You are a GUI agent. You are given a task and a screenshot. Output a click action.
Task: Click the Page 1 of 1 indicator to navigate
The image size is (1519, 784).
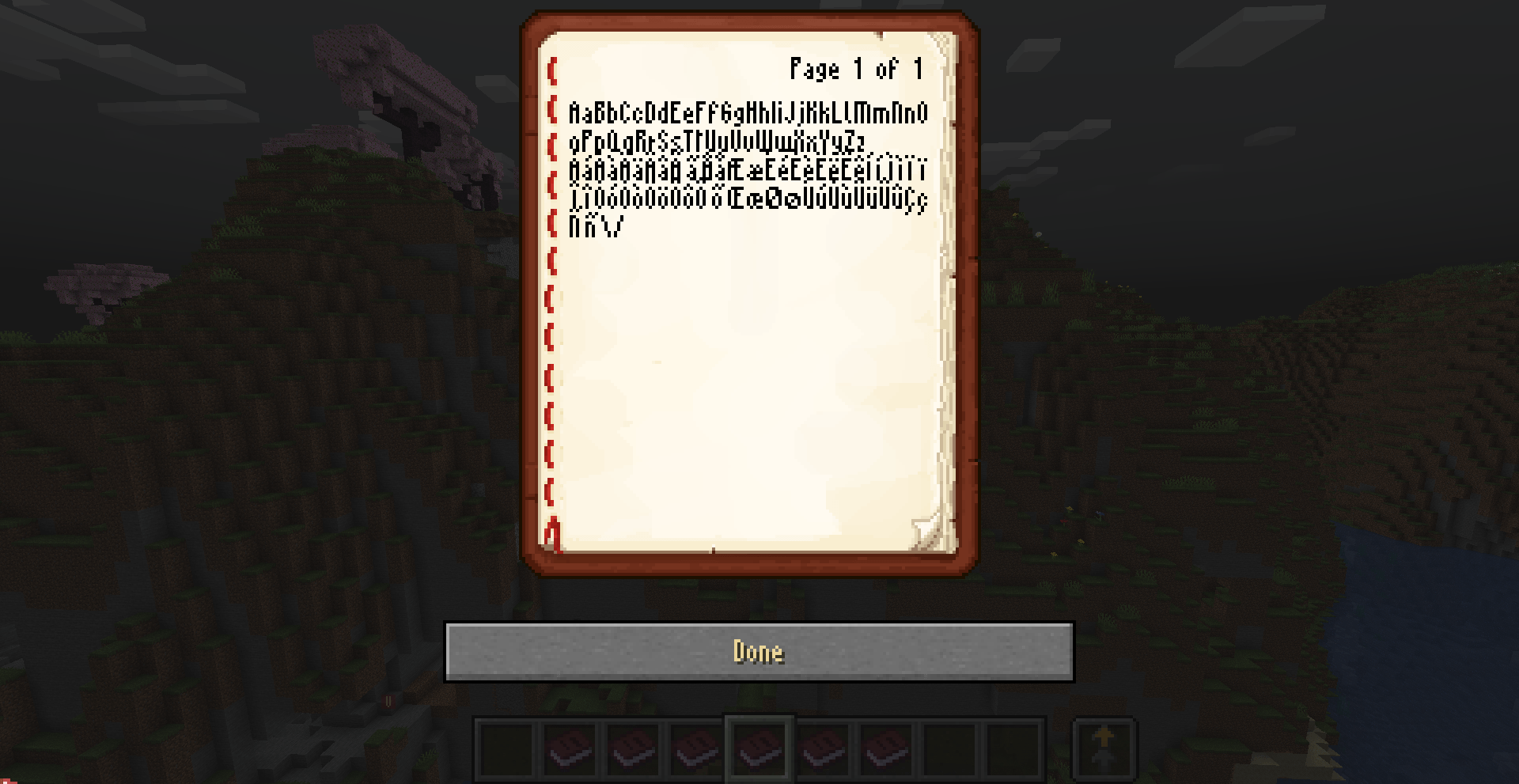[x=854, y=69]
